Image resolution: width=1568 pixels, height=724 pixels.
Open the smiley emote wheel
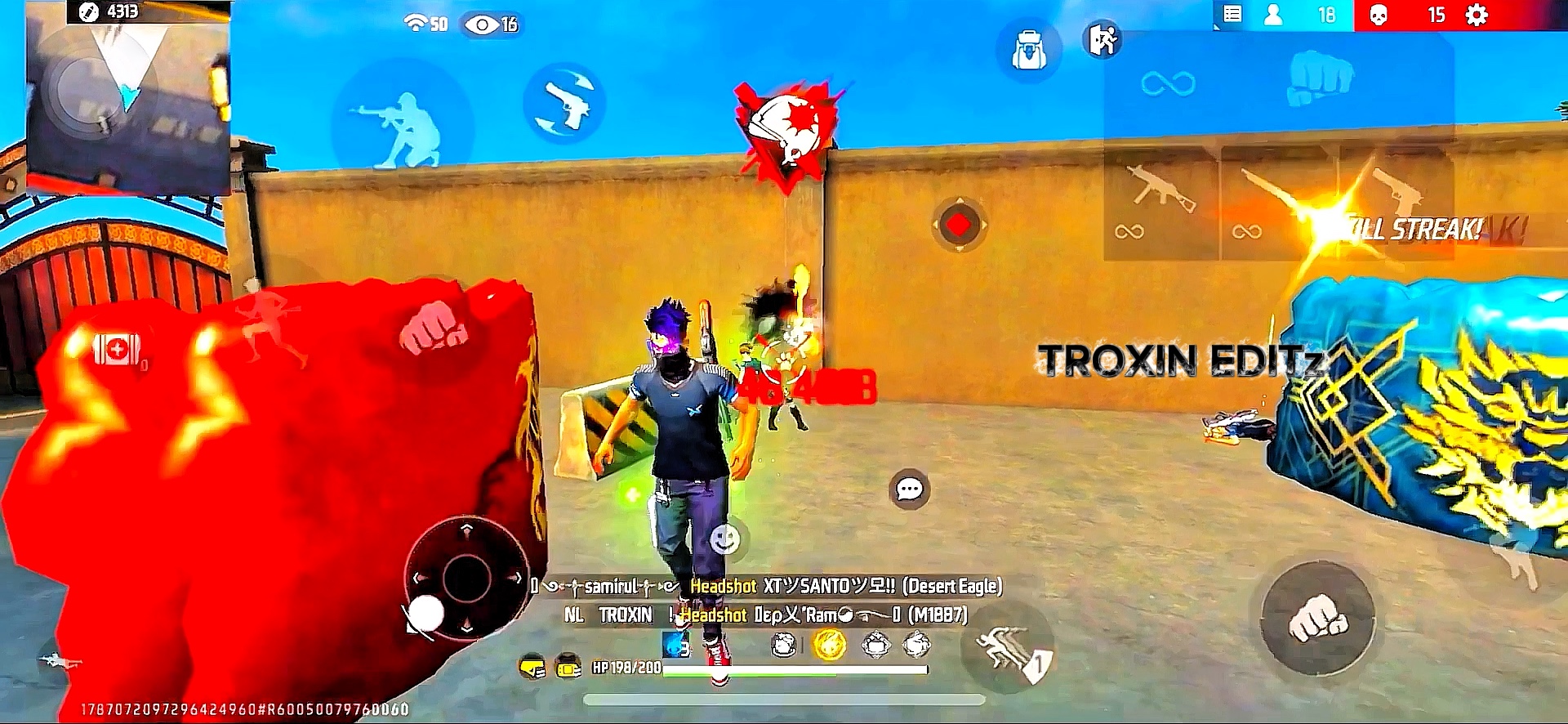tap(724, 539)
